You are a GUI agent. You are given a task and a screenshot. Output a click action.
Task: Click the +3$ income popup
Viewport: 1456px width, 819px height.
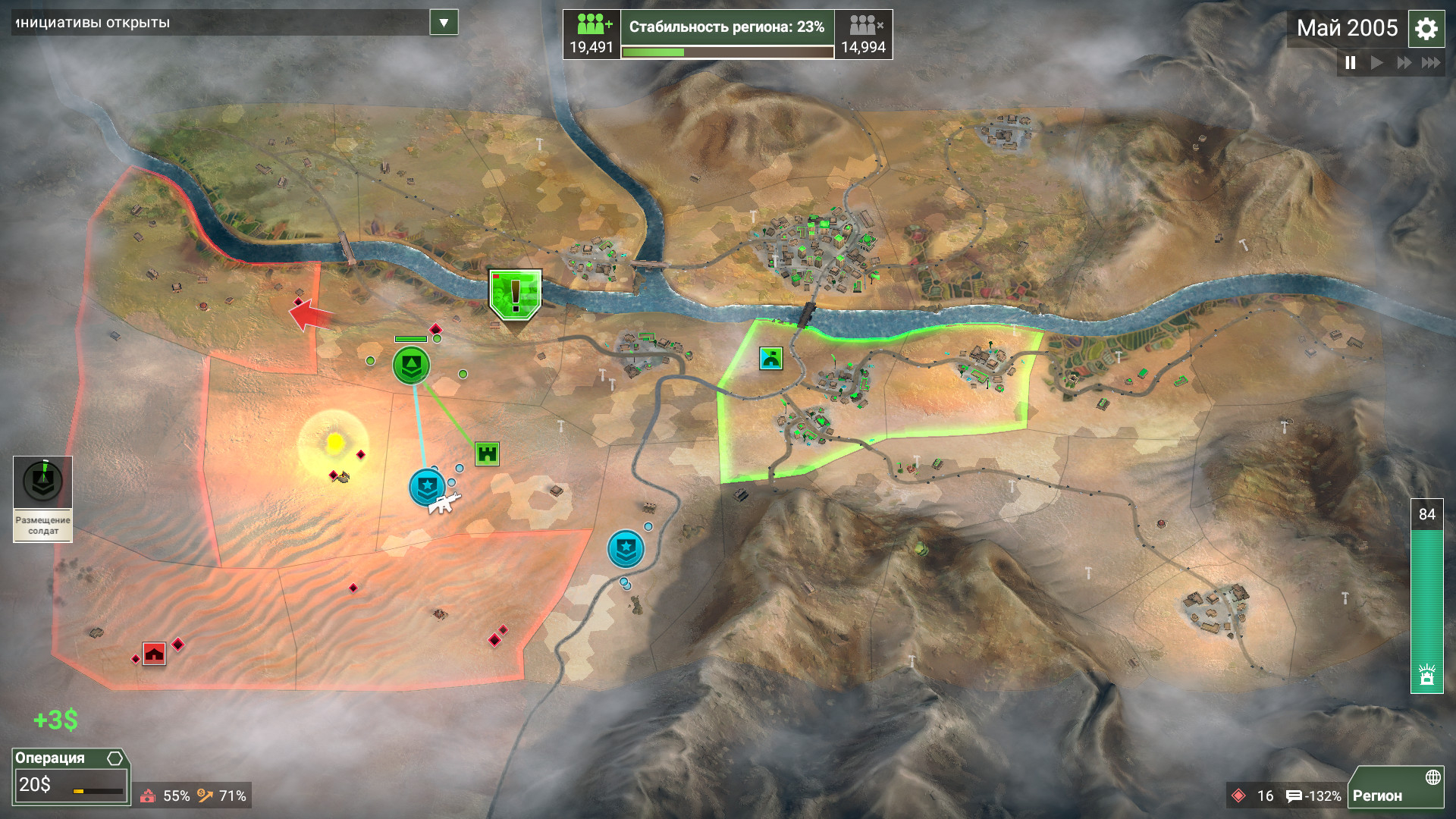tap(55, 719)
